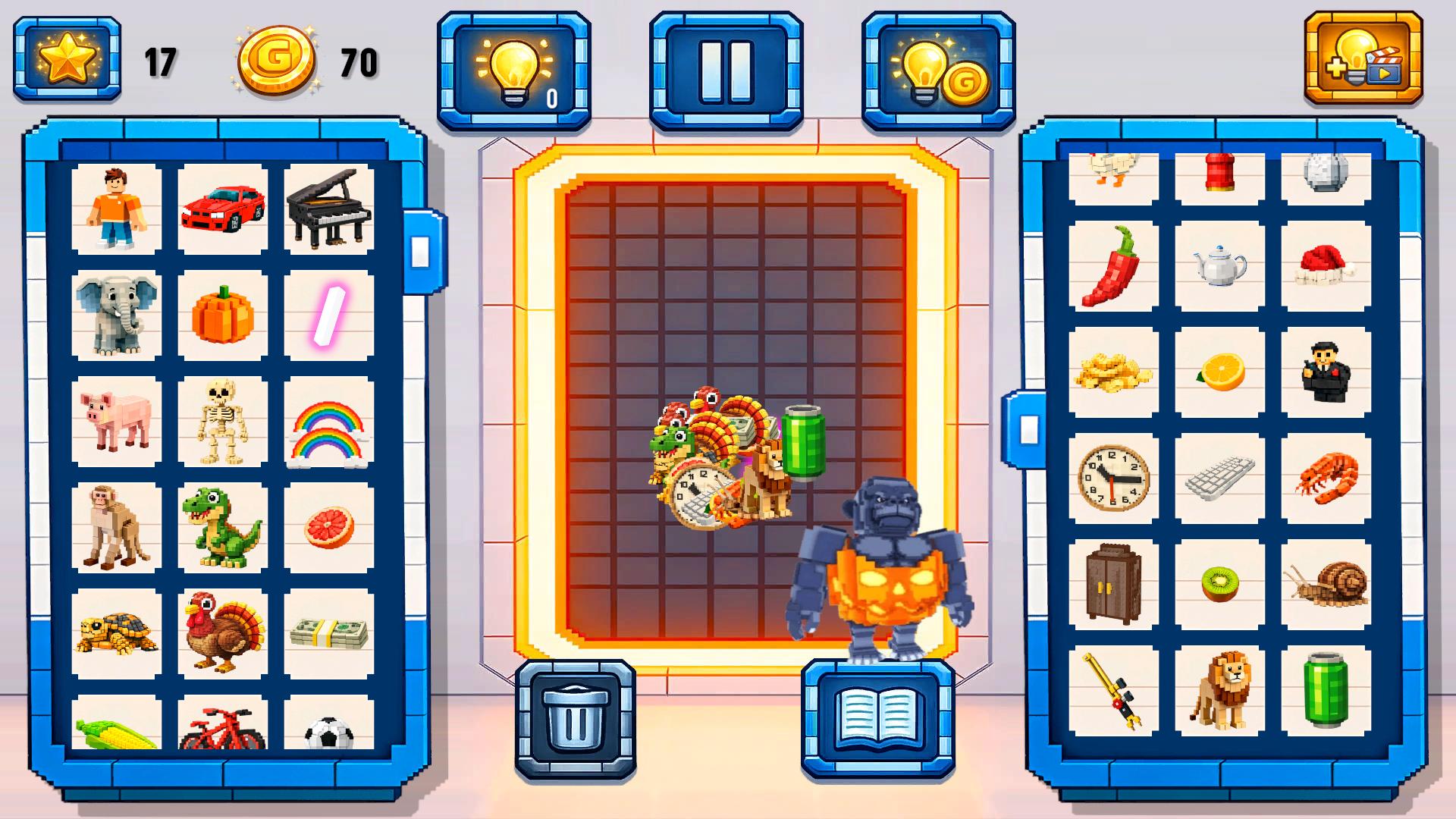This screenshot has width=1456, height=819.
Task: Pull the left panel's blue side tab
Action: point(422,250)
